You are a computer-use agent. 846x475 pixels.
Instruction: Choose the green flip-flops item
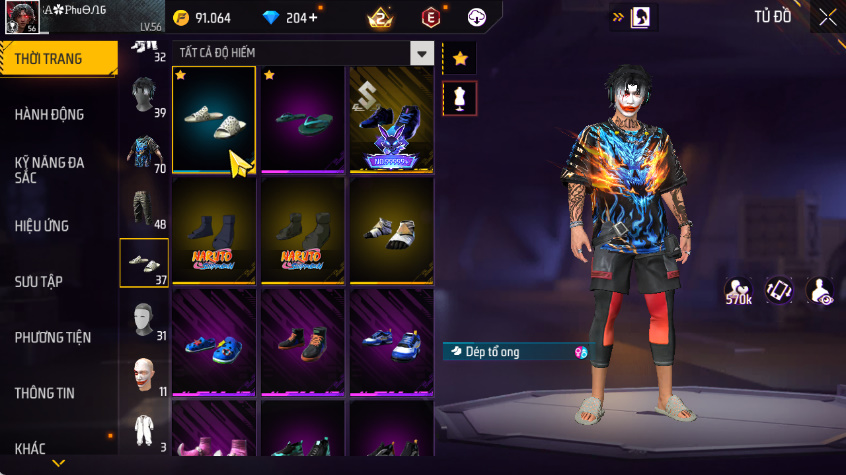tap(302, 120)
